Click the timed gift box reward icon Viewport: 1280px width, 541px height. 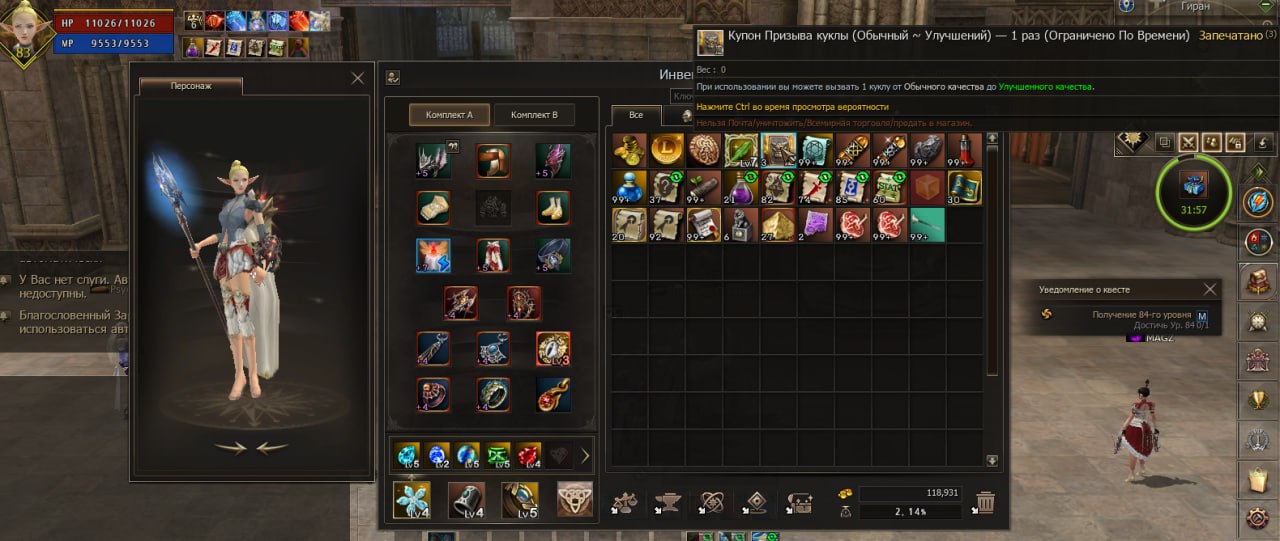tap(1194, 186)
